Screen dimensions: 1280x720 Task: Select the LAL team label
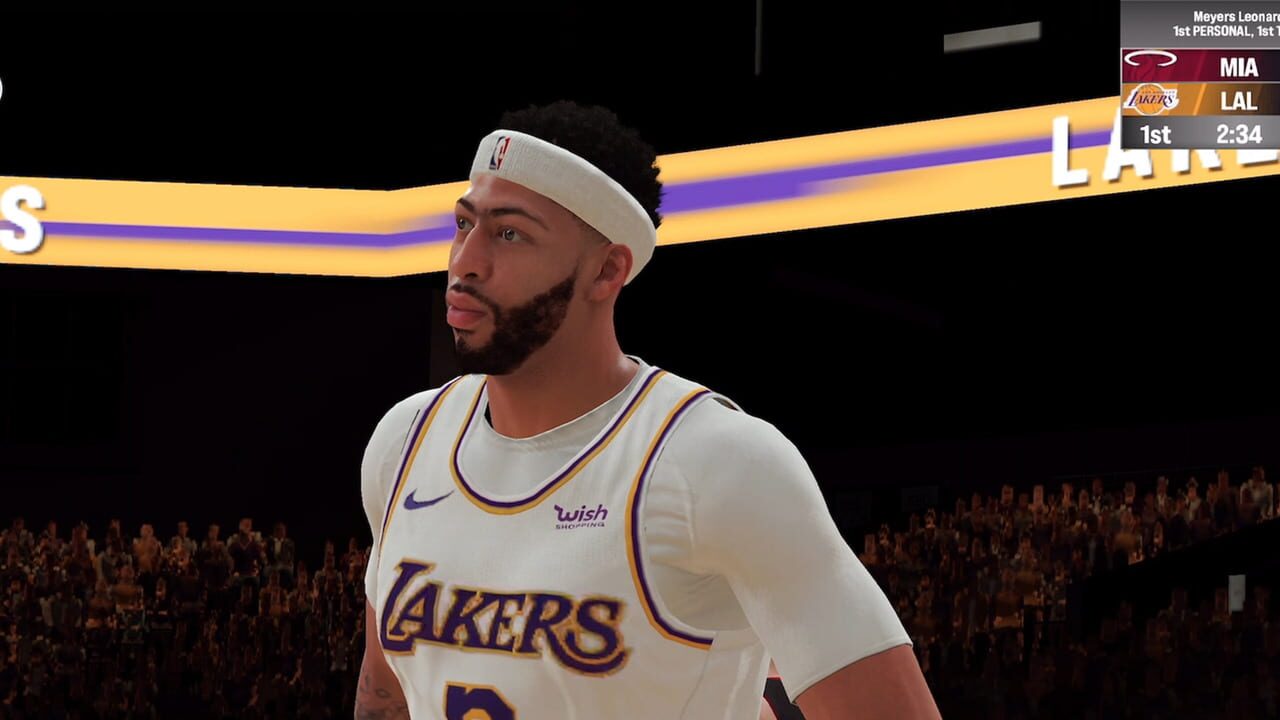(1239, 100)
